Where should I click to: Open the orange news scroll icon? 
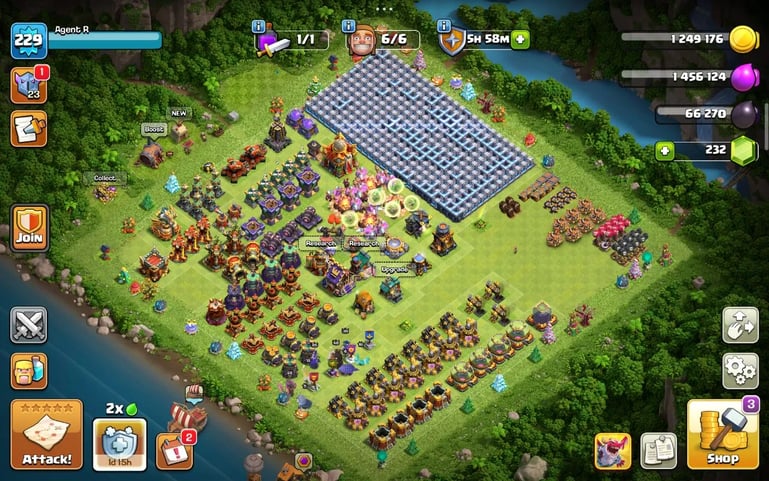[x=29, y=128]
